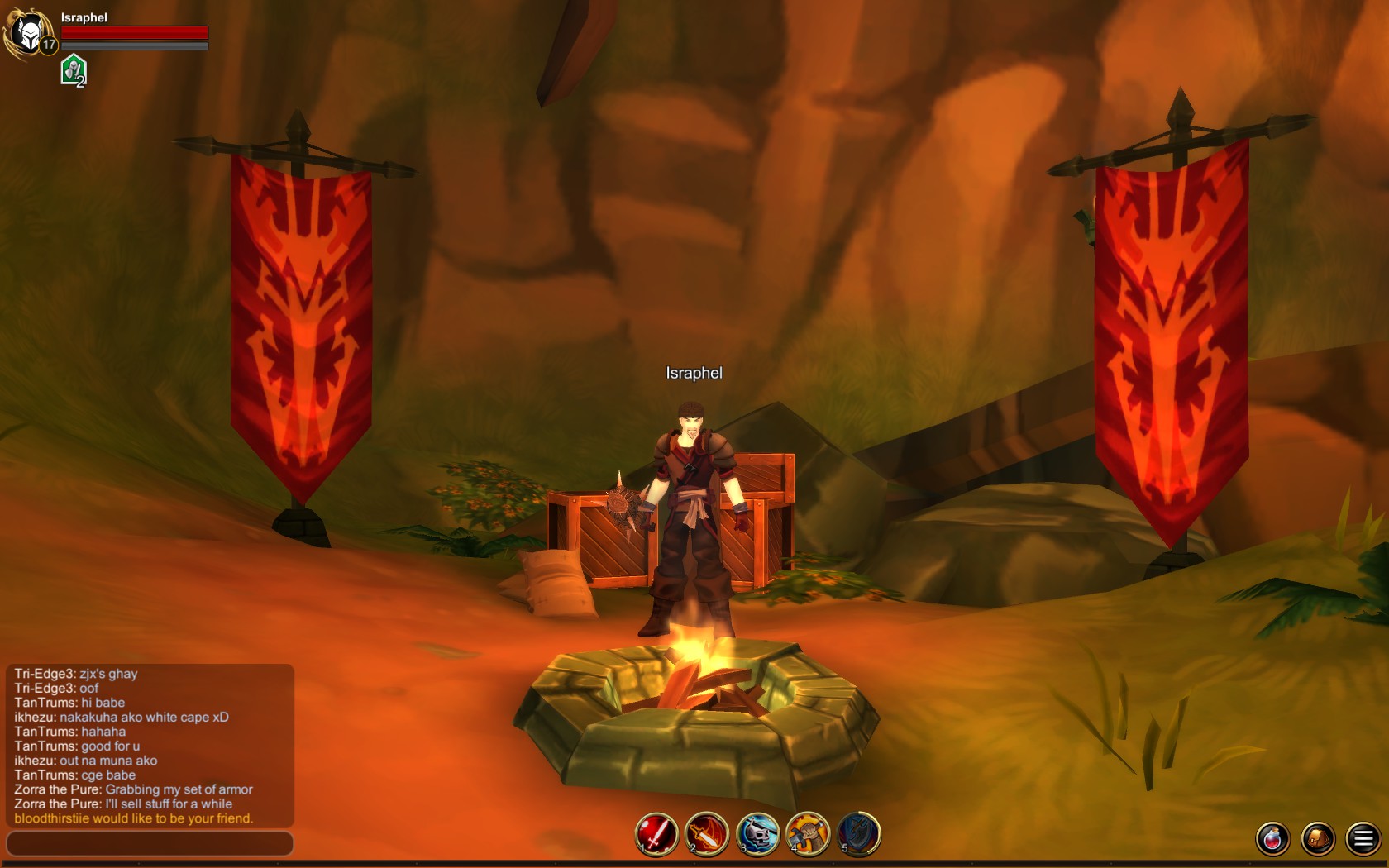Image resolution: width=1389 pixels, height=868 pixels.
Task: Use the quick health potion button
Action: coord(1272,840)
